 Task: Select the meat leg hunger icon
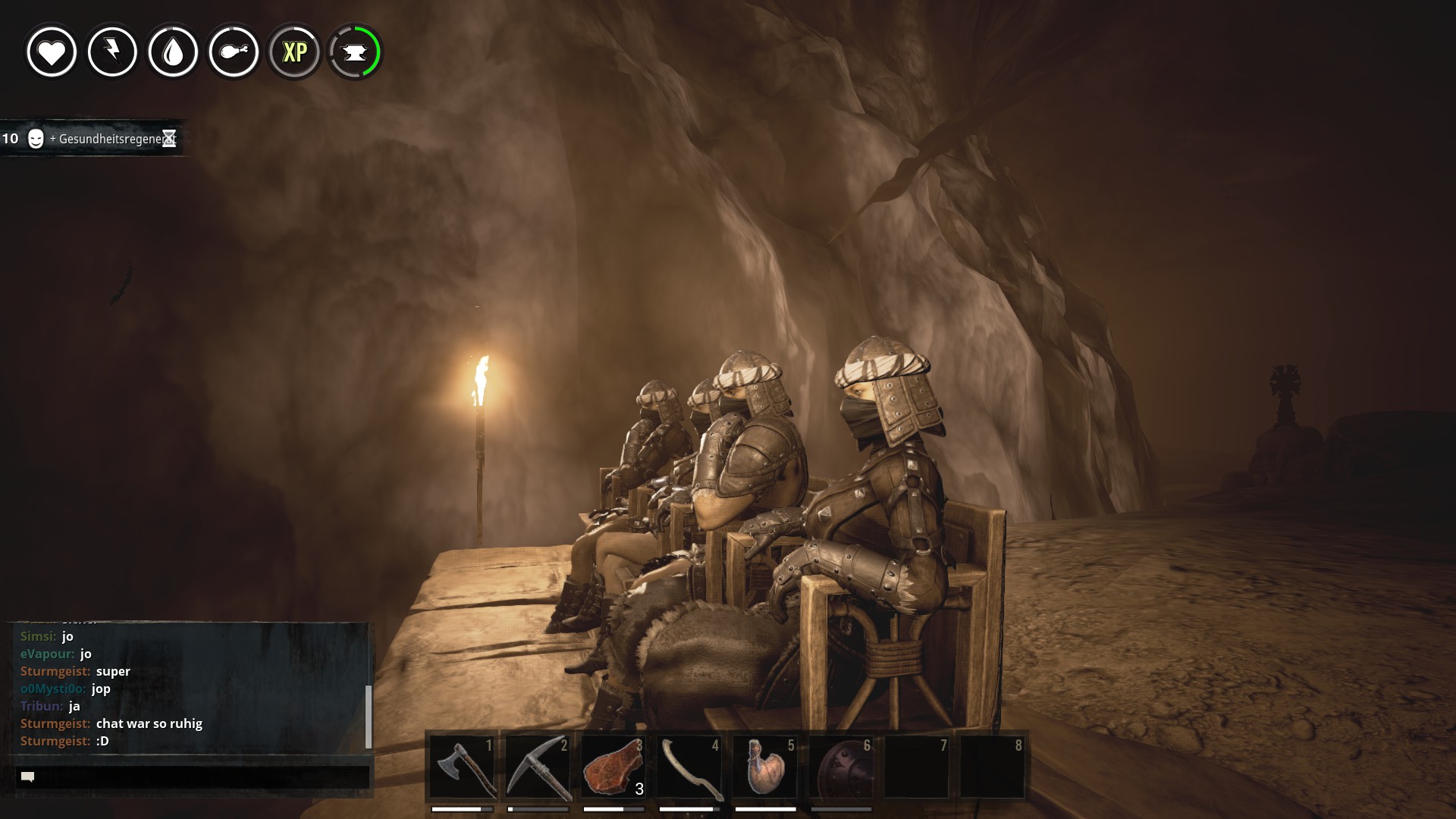coord(234,52)
